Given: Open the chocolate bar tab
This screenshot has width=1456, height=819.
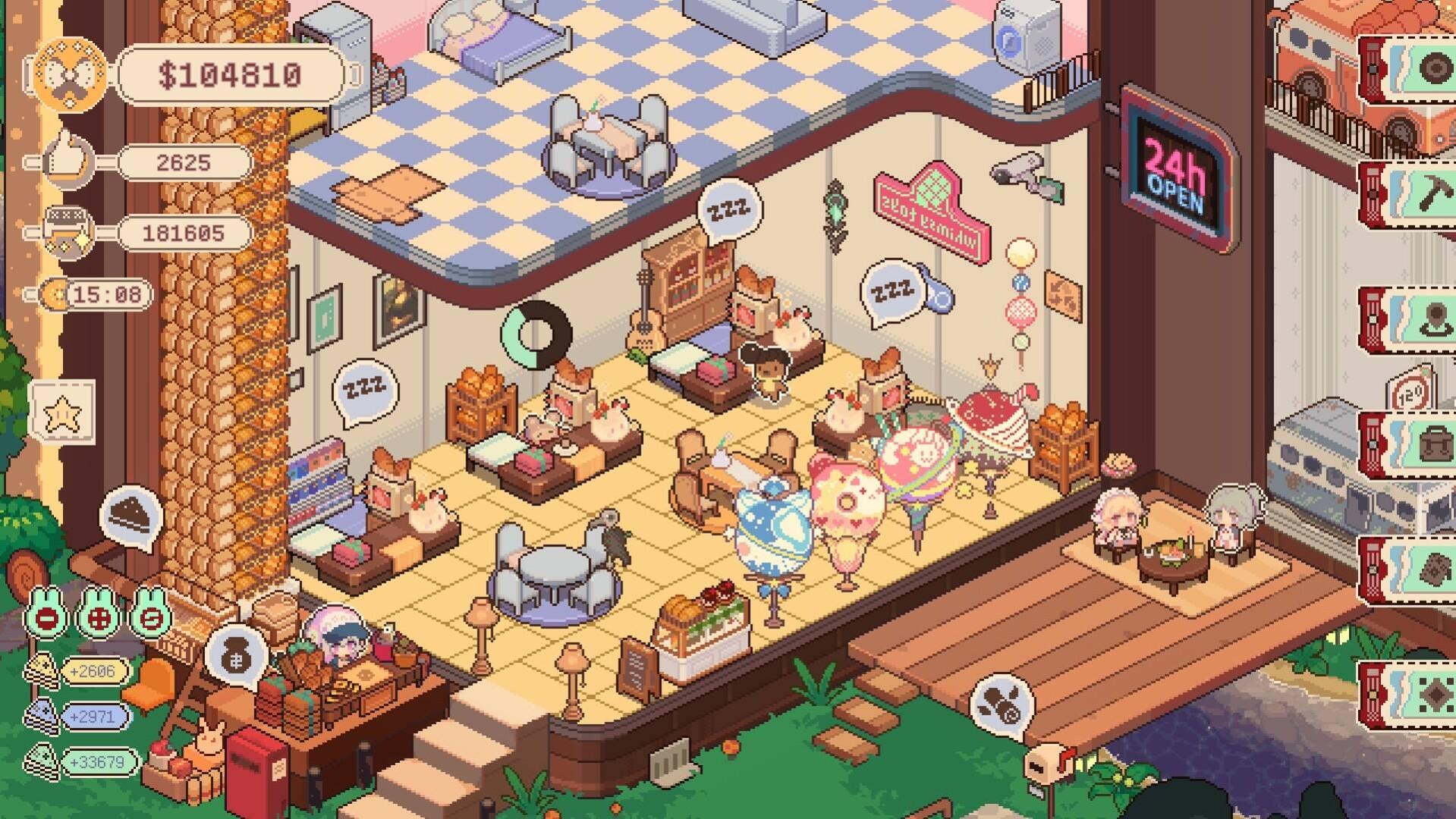Looking at the screenshot, I should [1426, 570].
